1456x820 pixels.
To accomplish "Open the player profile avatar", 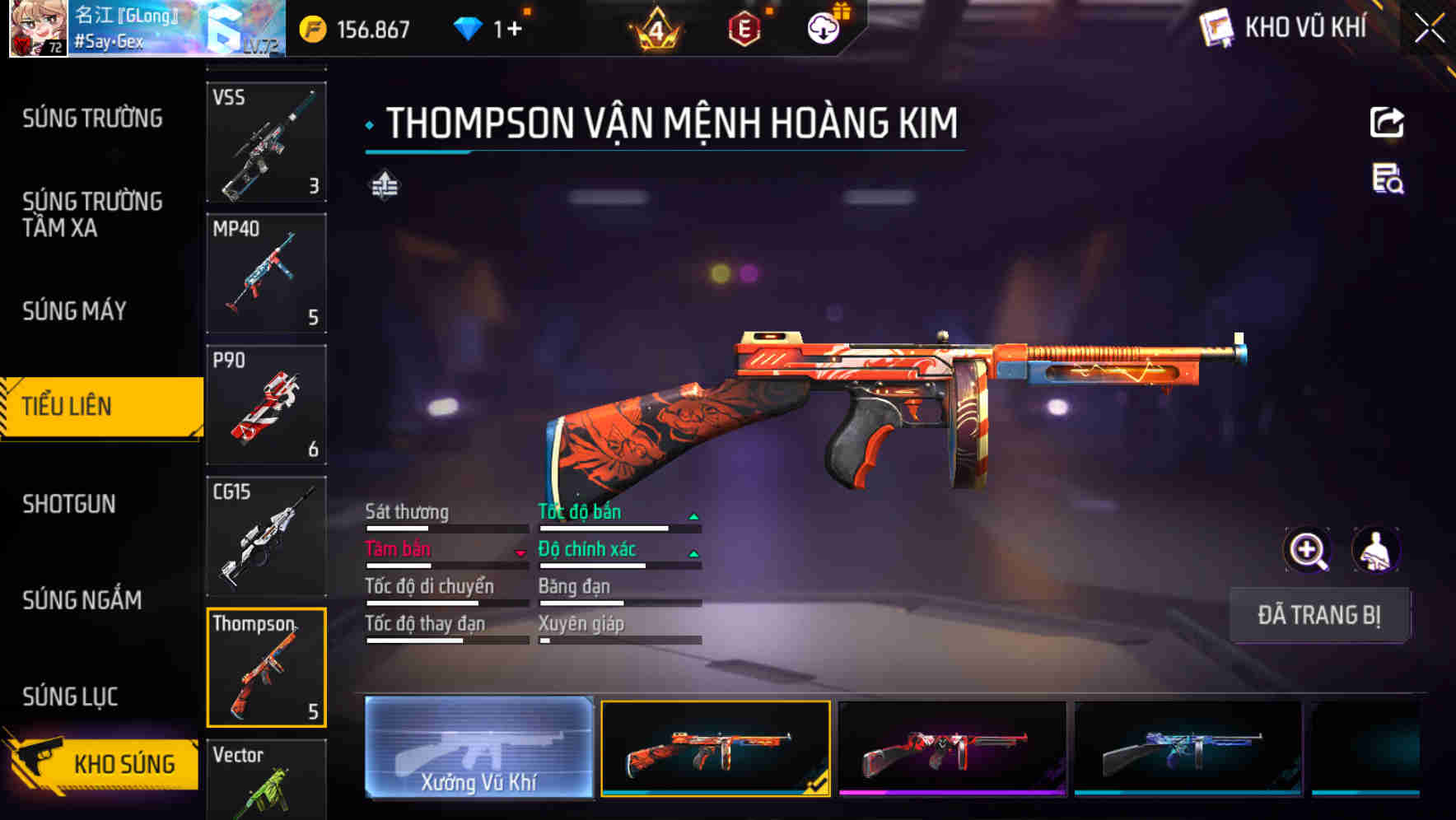I will 37,29.
